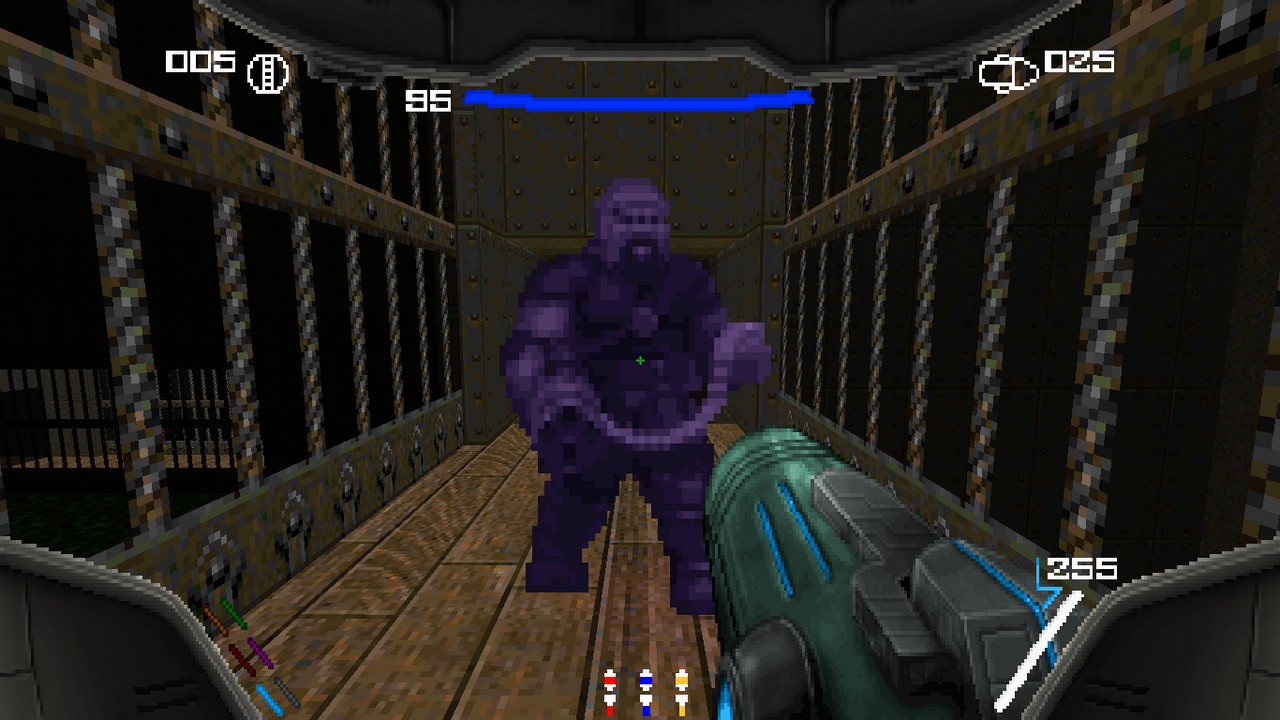Pick the green weapon slot bar
Image resolution: width=1280 pixels, height=720 pixels.
234,614
